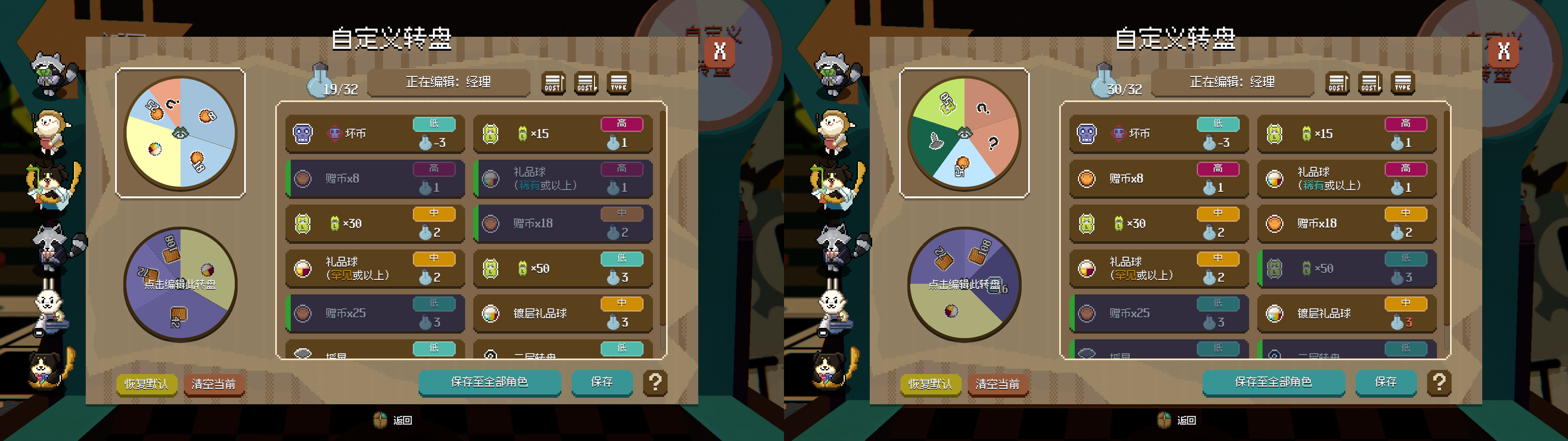Select the 坏币 entry in the 30/32 panel
The height and width of the screenshot is (441, 1568).
[1159, 134]
